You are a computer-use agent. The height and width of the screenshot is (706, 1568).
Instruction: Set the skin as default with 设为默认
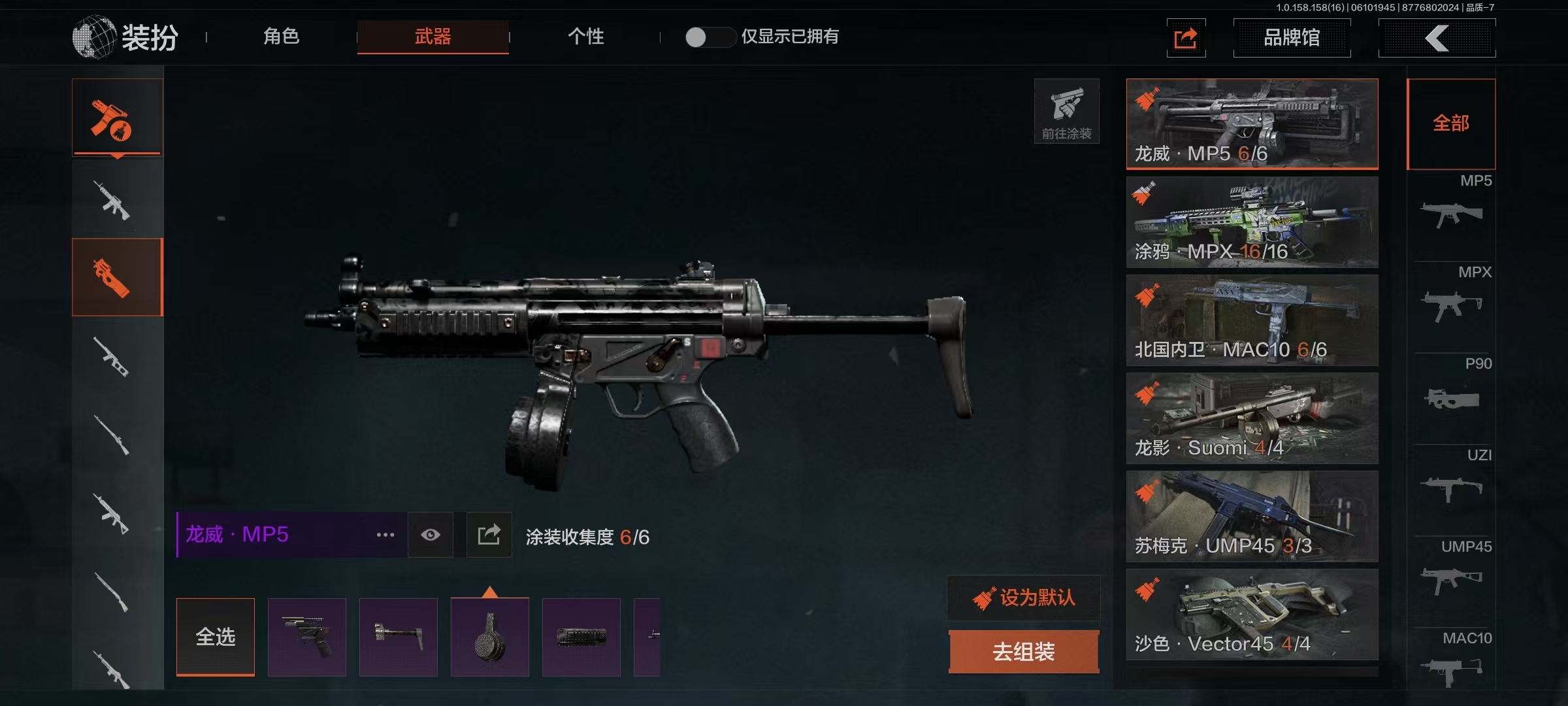pos(1024,597)
